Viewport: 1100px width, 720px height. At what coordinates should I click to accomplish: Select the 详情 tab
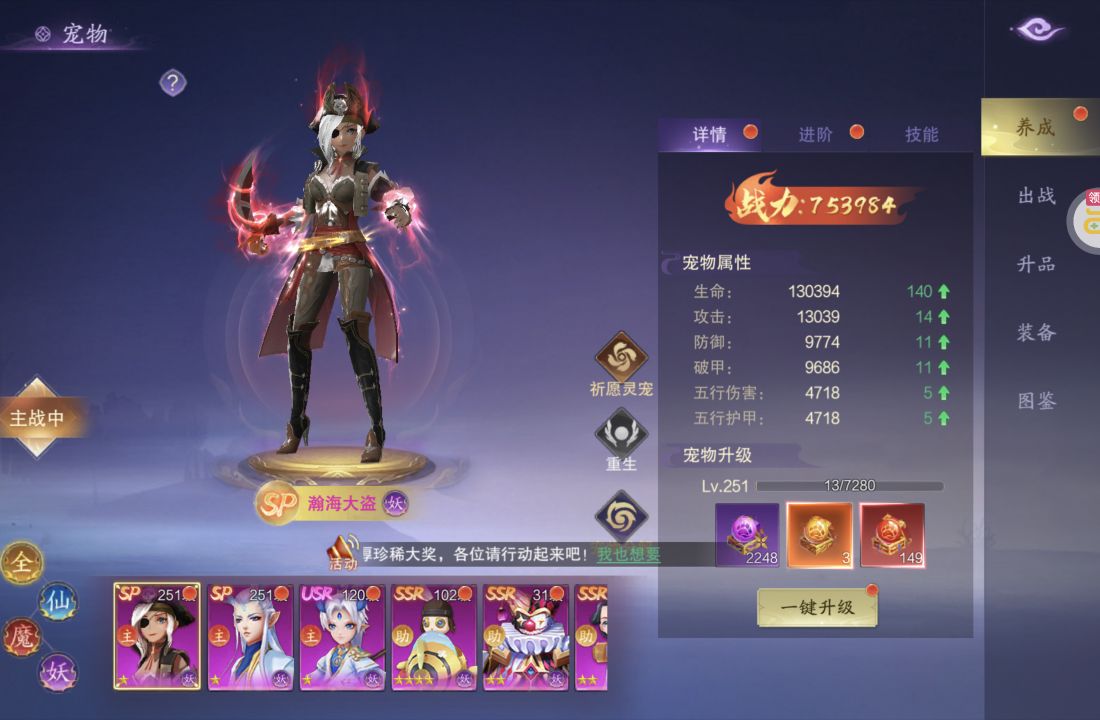coord(710,134)
